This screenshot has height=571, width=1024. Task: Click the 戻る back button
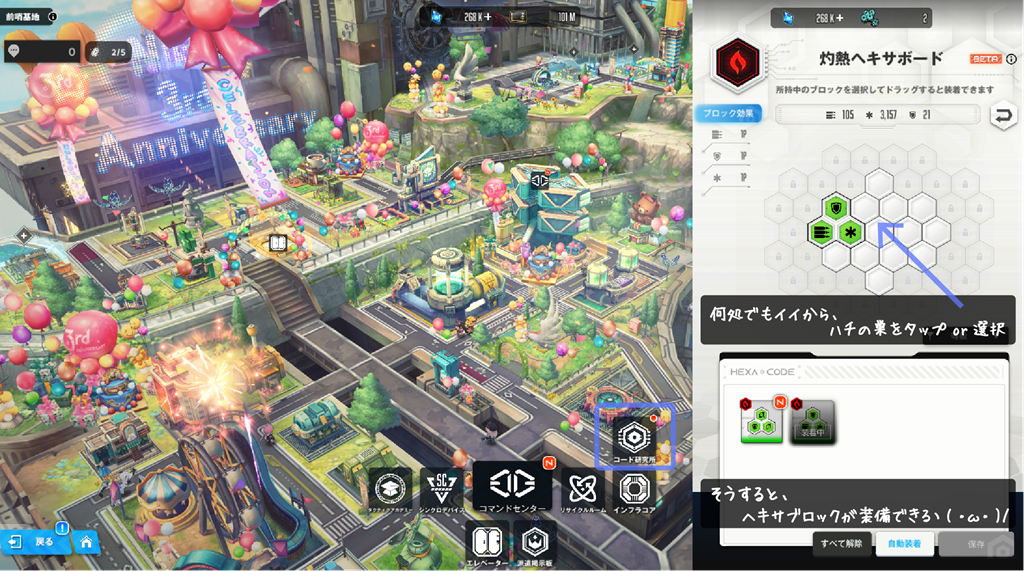click(34, 542)
